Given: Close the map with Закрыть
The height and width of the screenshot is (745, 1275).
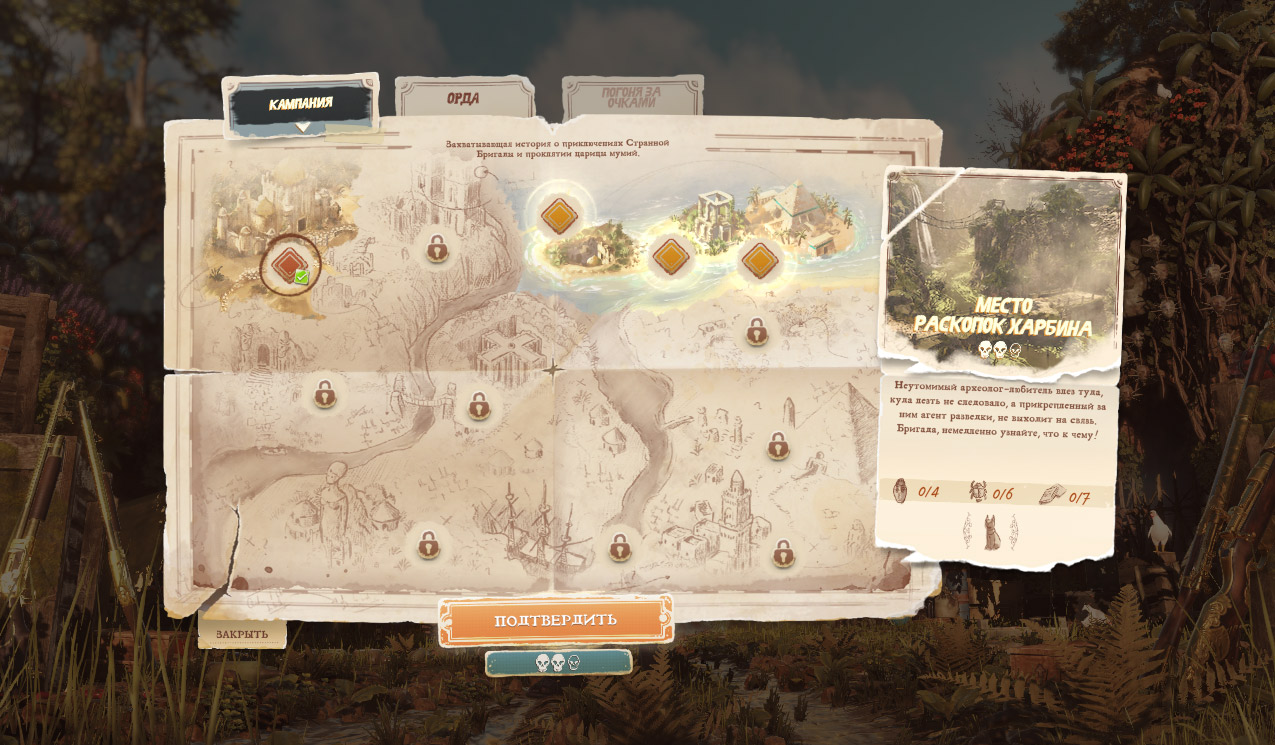Looking at the screenshot, I should tap(242, 634).
